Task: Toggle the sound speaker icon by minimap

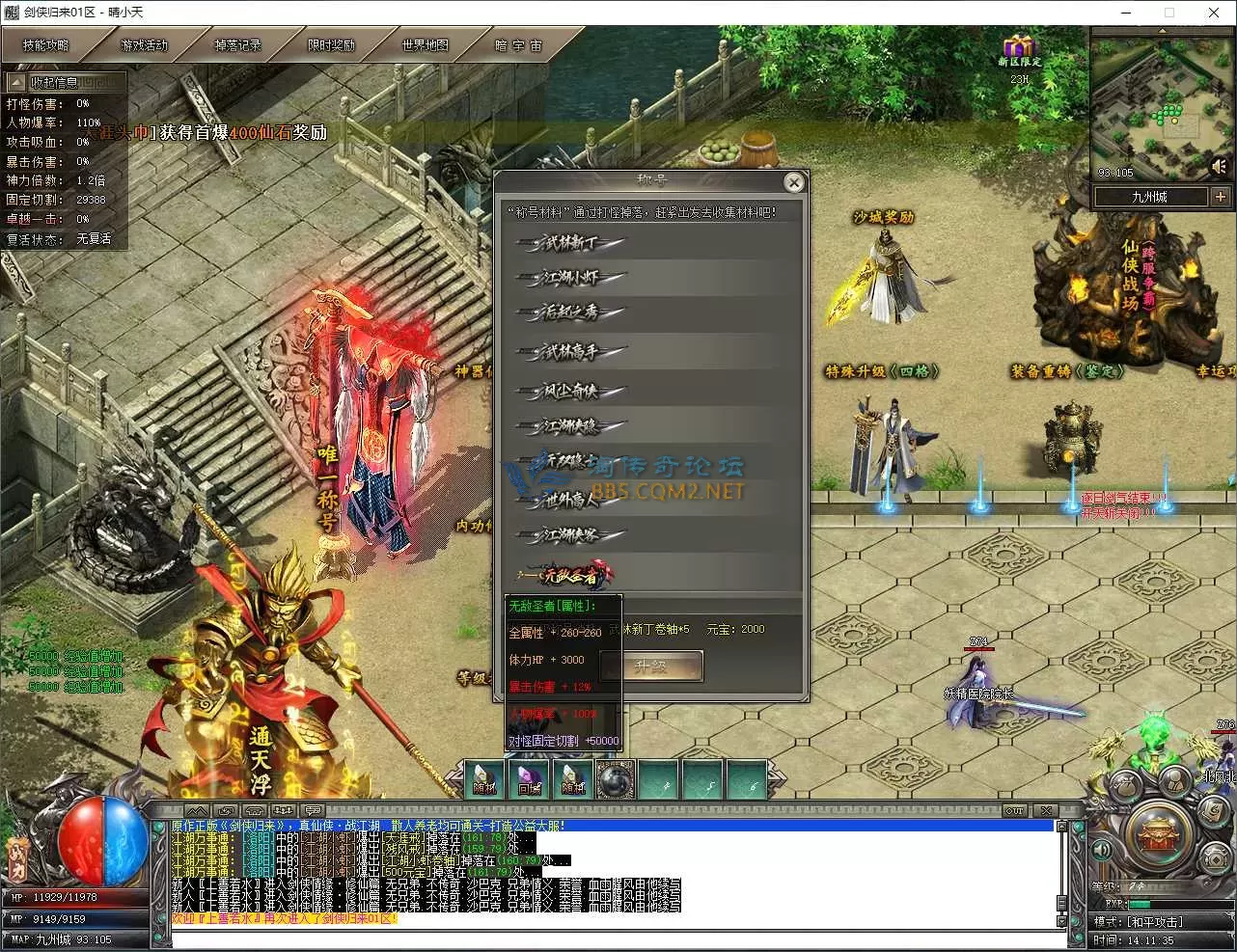Action: (1221, 168)
